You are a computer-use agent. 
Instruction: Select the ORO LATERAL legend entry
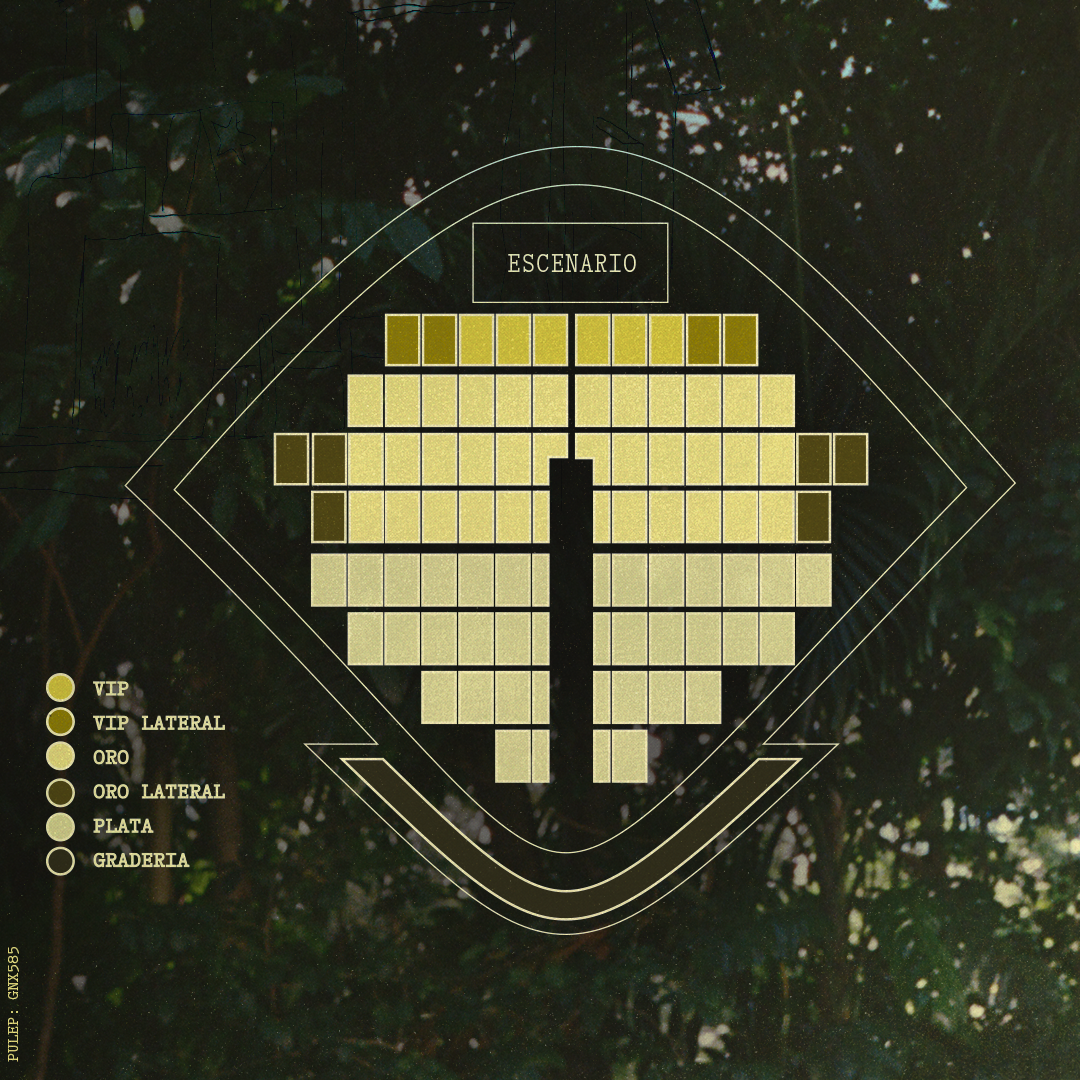coord(158,792)
